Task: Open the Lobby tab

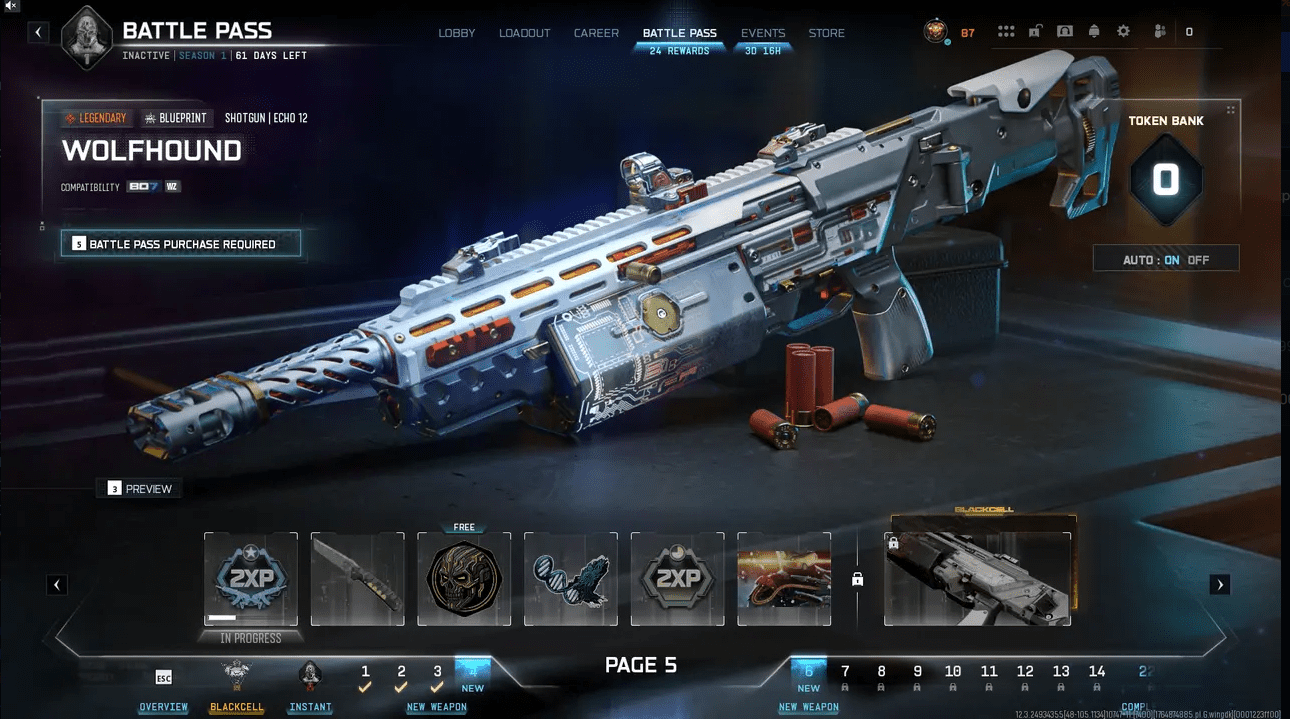Action: click(x=457, y=33)
